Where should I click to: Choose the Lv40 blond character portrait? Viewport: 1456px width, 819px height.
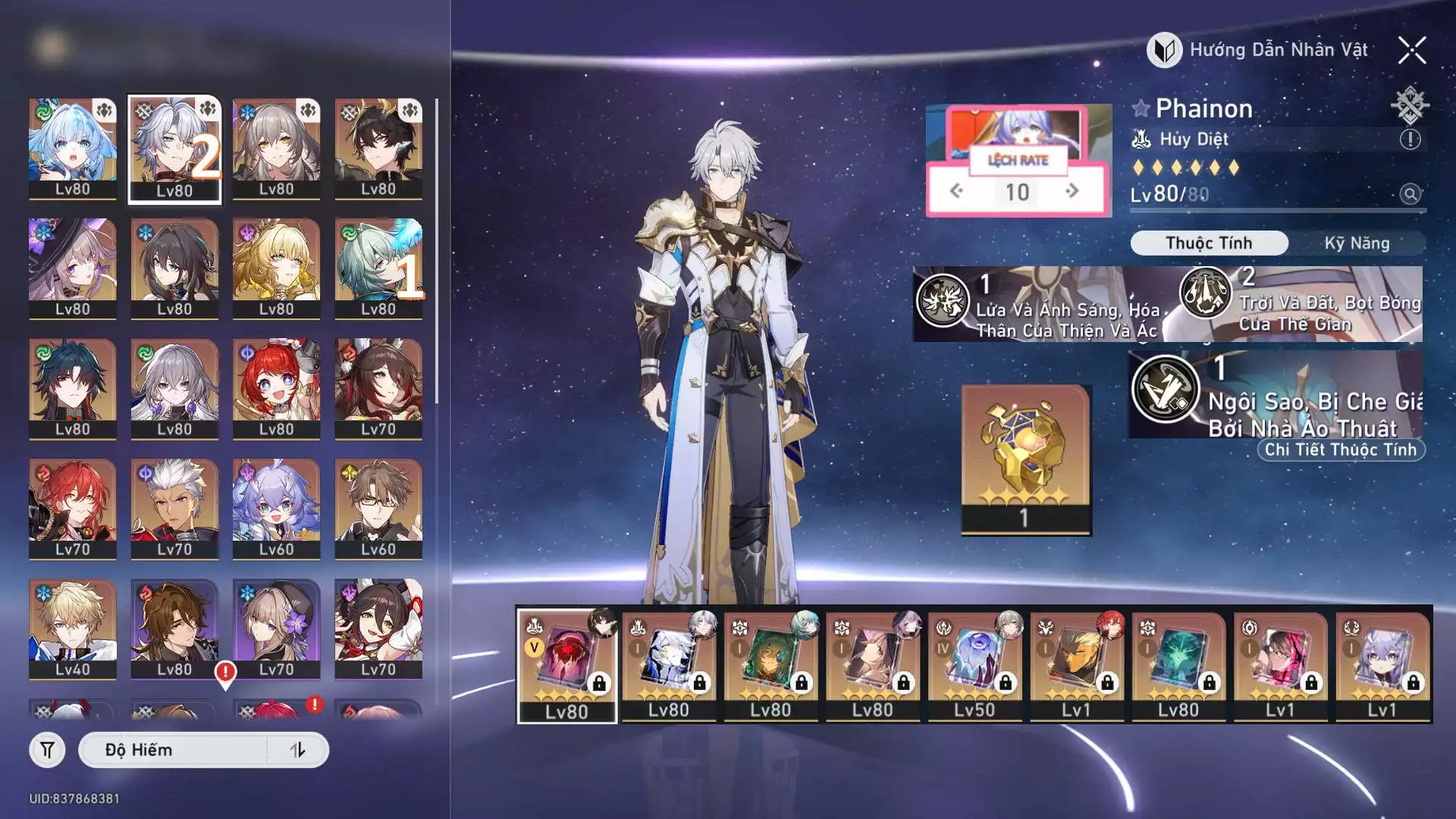click(73, 628)
